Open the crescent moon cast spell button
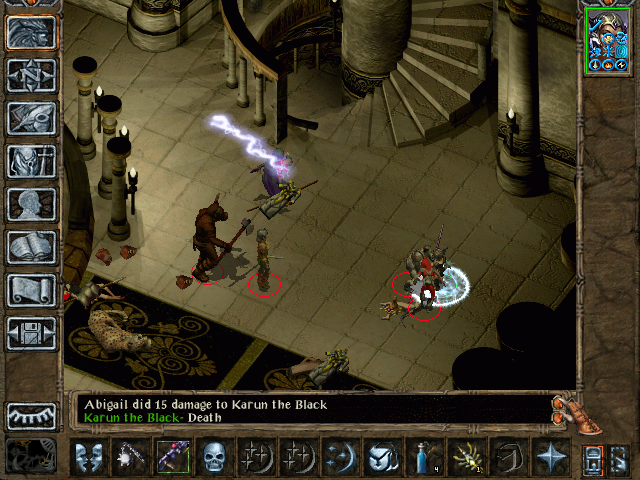Screen dimensions: 640x480 pos(341,457)
